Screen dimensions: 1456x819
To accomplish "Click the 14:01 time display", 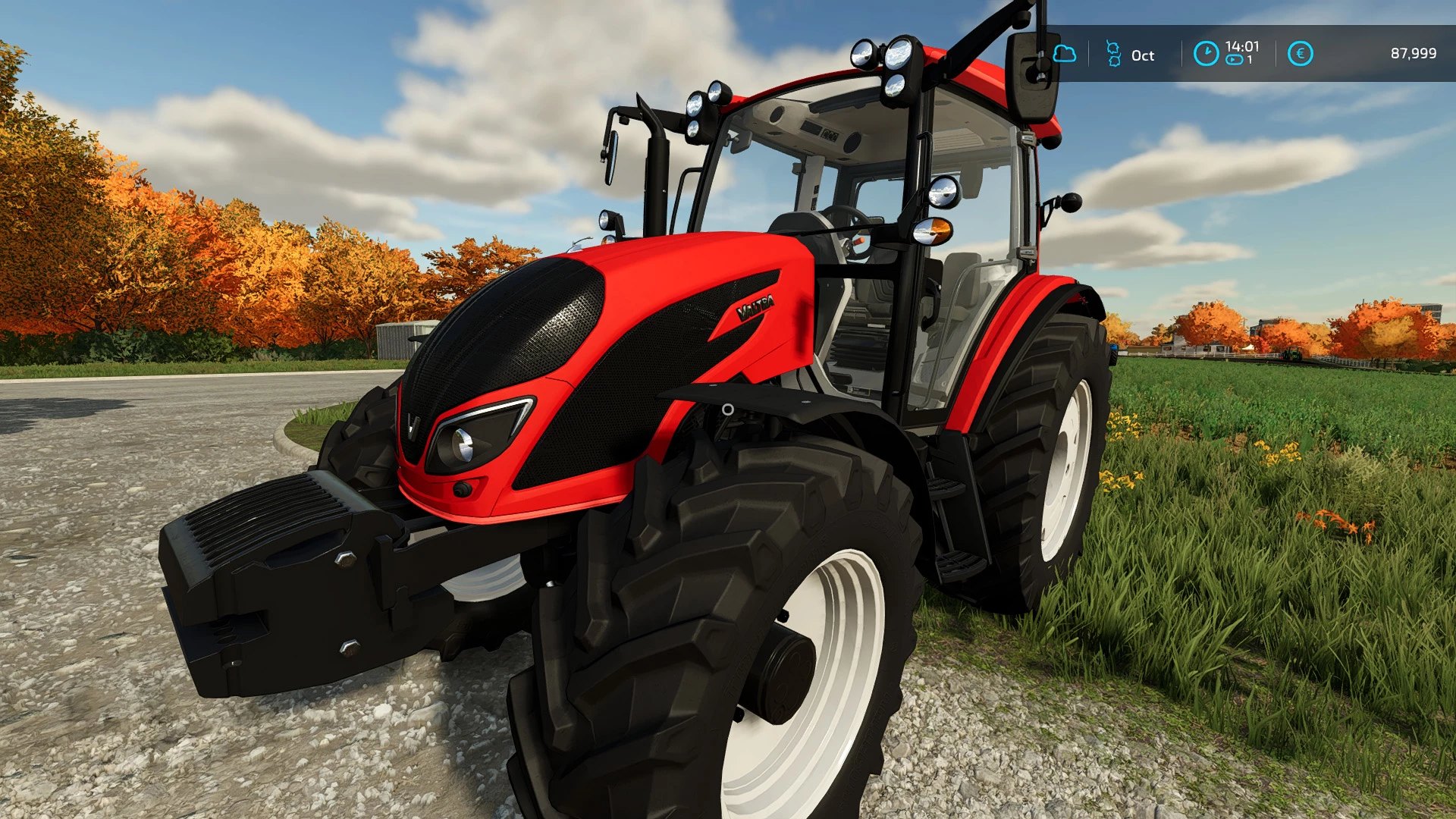I will (1241, 45).
